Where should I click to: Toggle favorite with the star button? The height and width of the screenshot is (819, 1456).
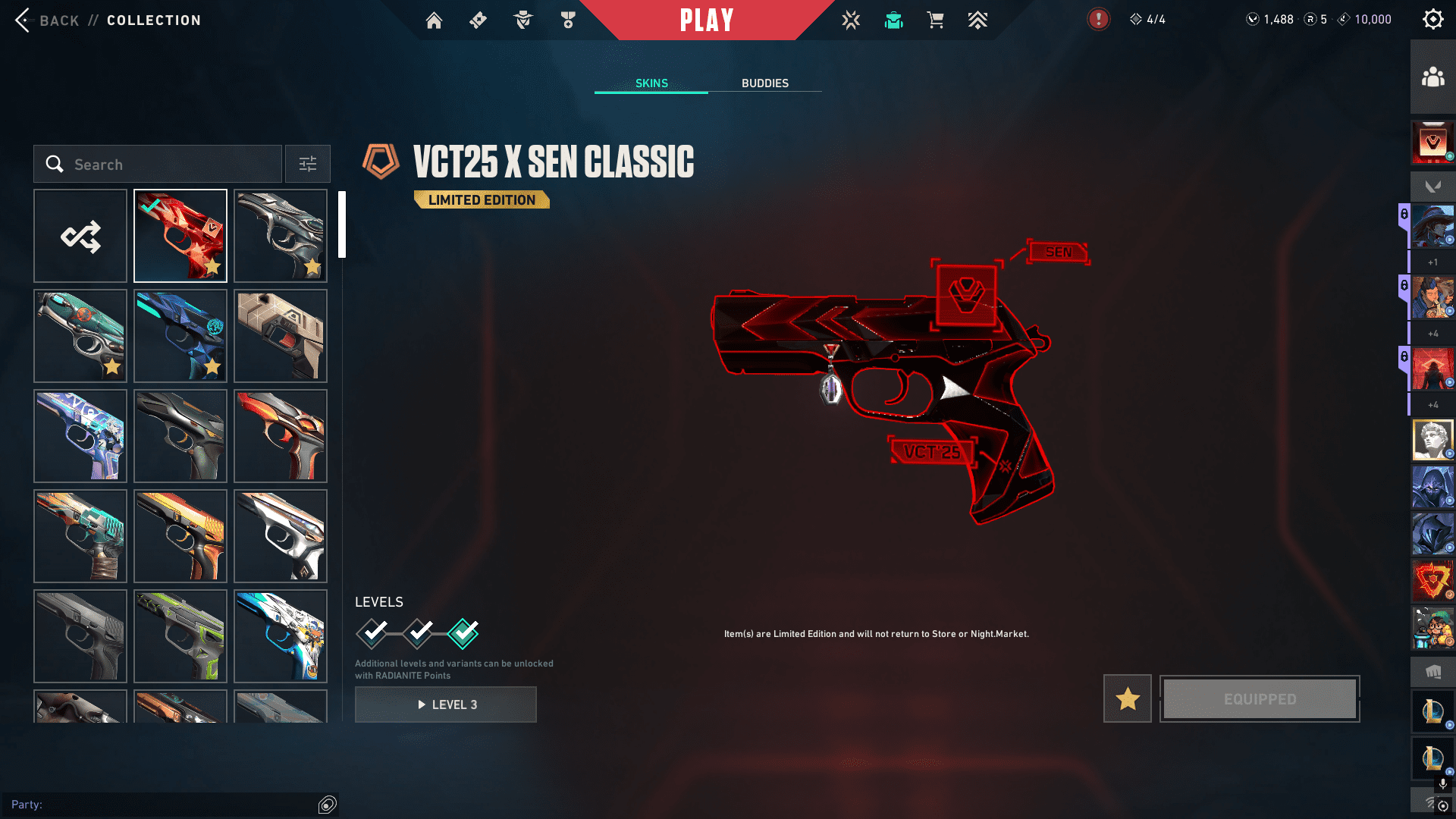pyautogui.click(x=1127, y=698)
